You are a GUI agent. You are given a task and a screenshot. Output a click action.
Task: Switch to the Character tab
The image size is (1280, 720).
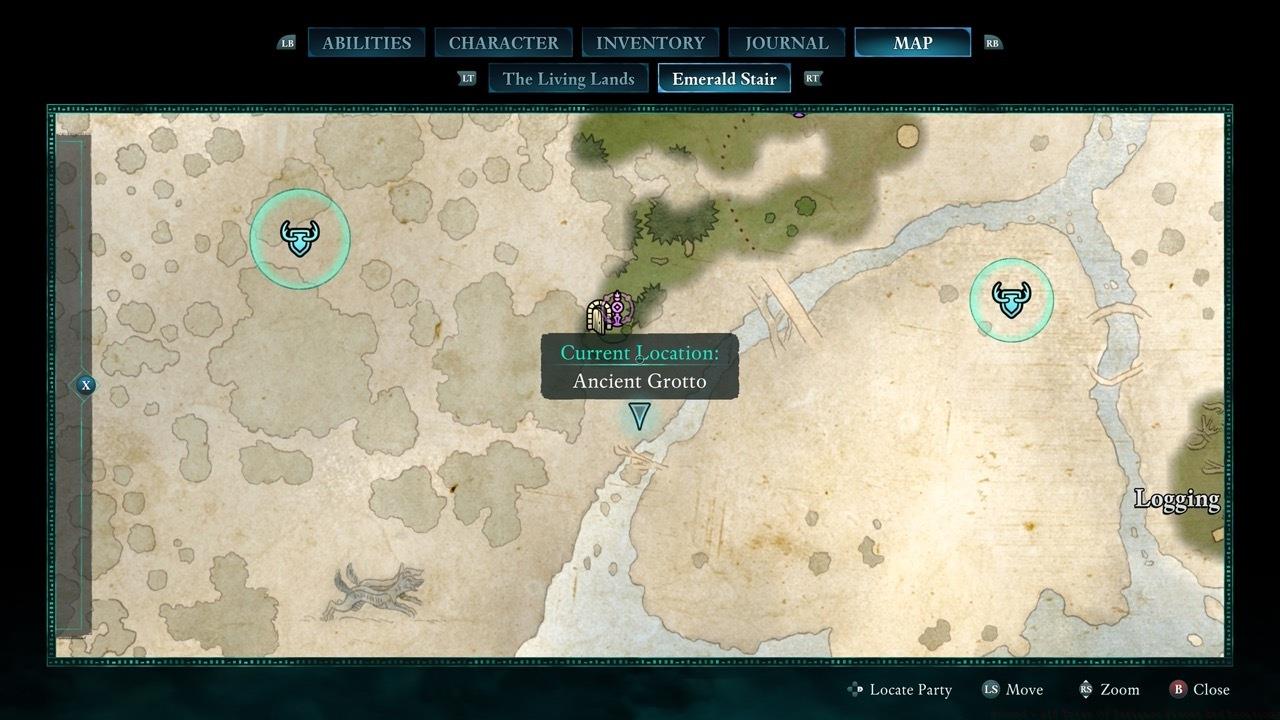(x=503, y=43)
